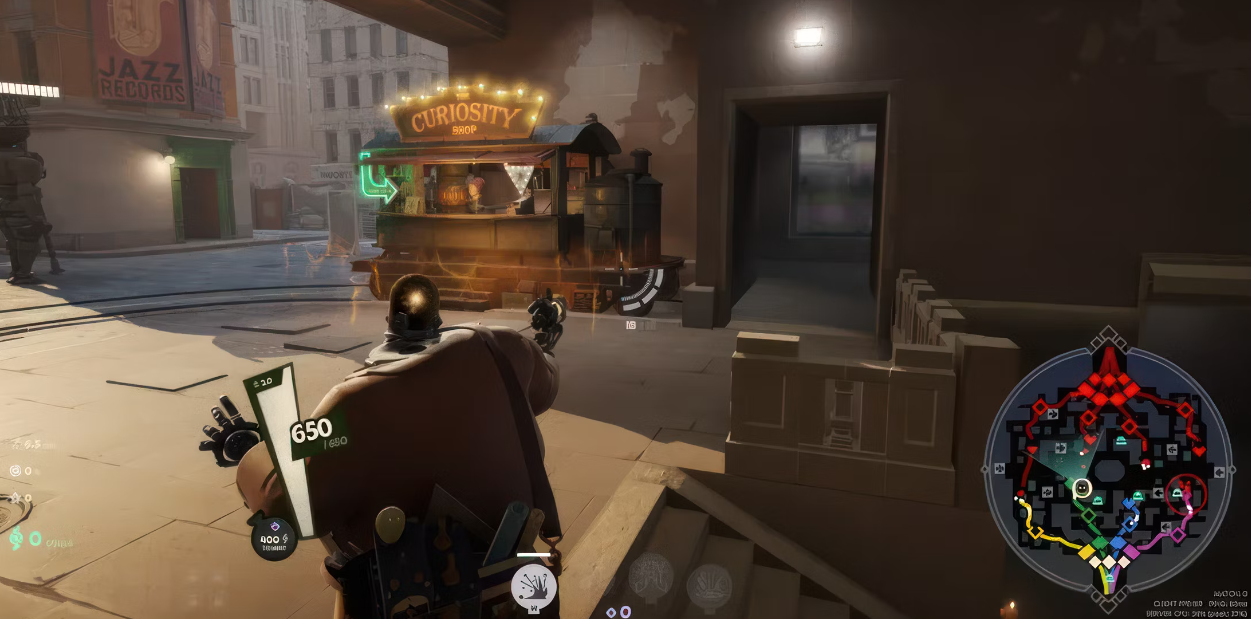The height and width of the screenshot is (619, 1251).
Task: Click the circular minimap
Action: (1108, 467)
